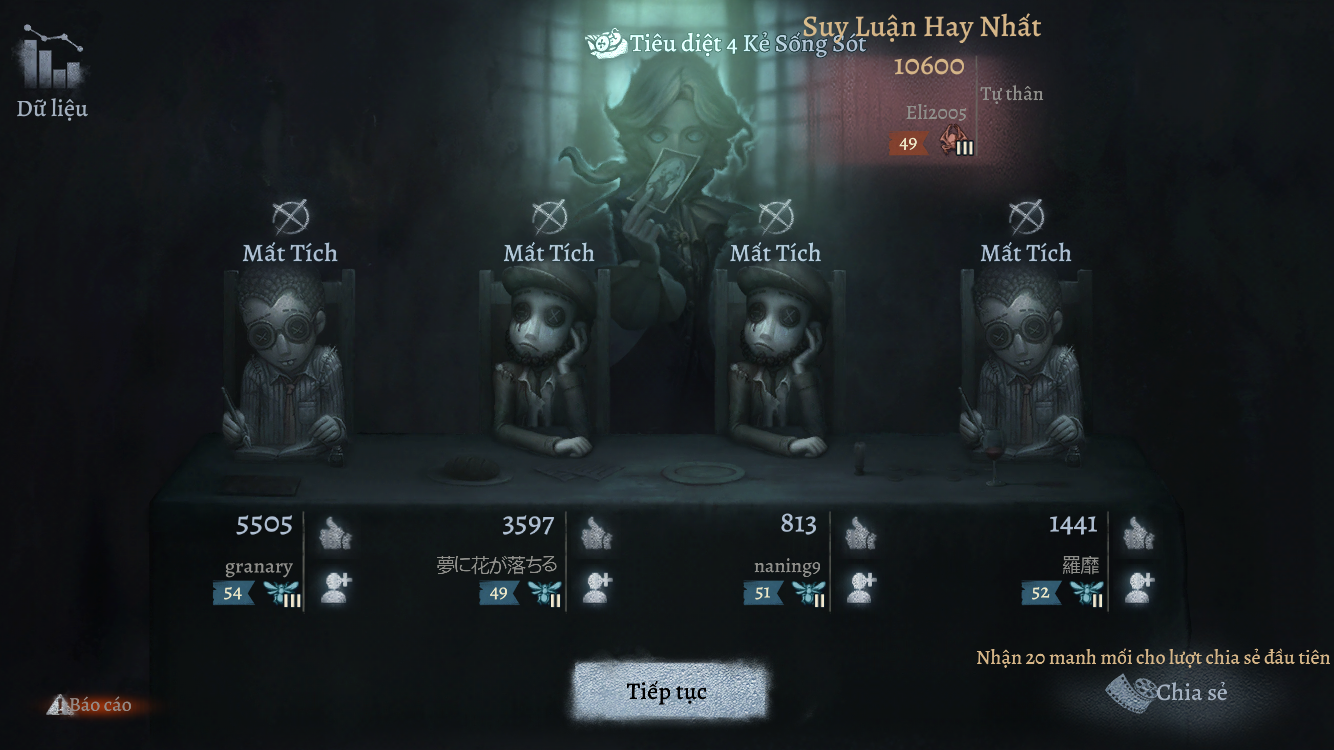Viewport: 1334px width, 750px height.
Task: Click the Tiếp tục continue button
Action: (x=668, y=692)
